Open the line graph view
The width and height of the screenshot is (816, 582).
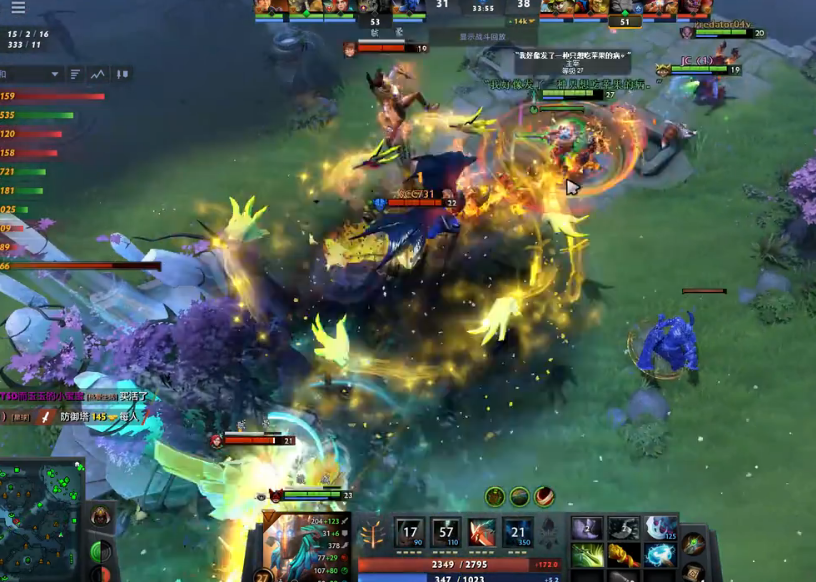click(98, 74)
